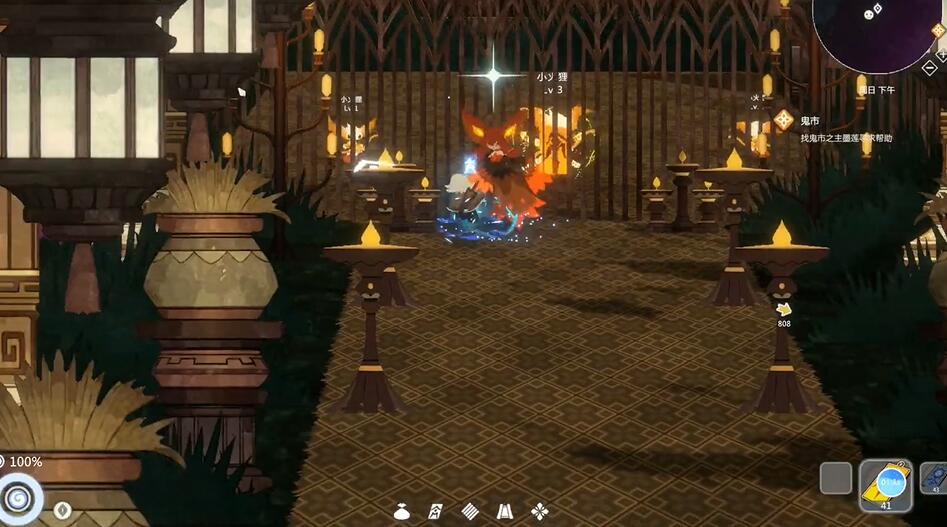Viewport: 947px width, 527px height.
Task: Select the blue item slot beside the talisman
Action: tap(935, 478)
